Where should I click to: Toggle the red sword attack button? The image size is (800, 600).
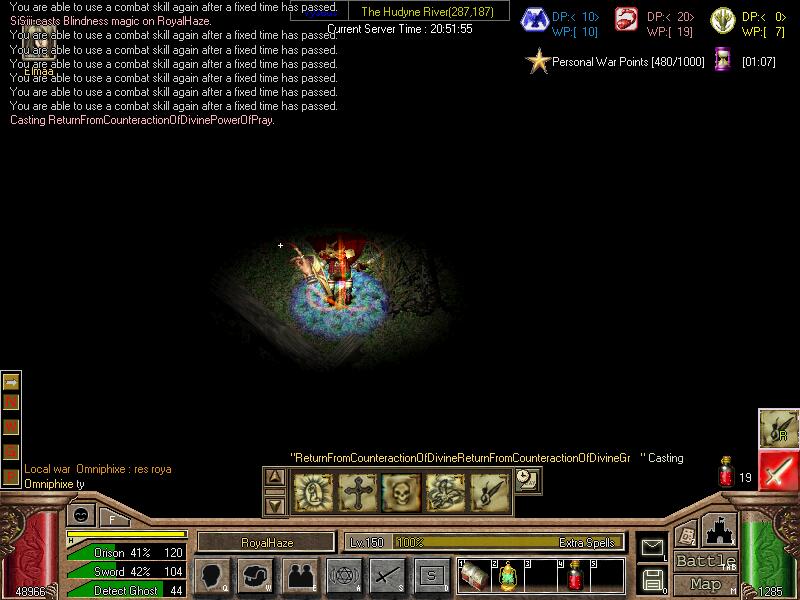(779, 470)
